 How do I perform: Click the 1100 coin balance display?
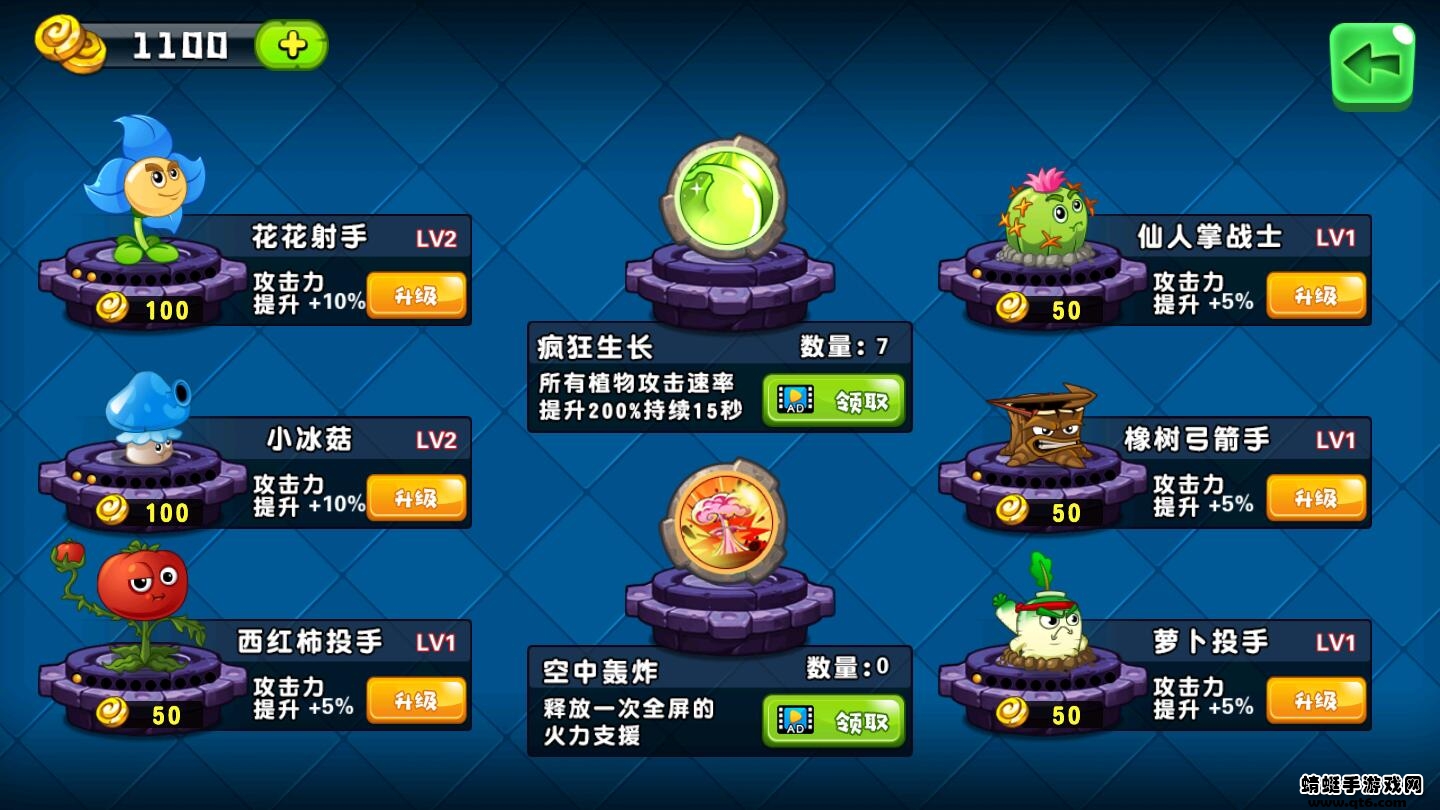(180, 43)
